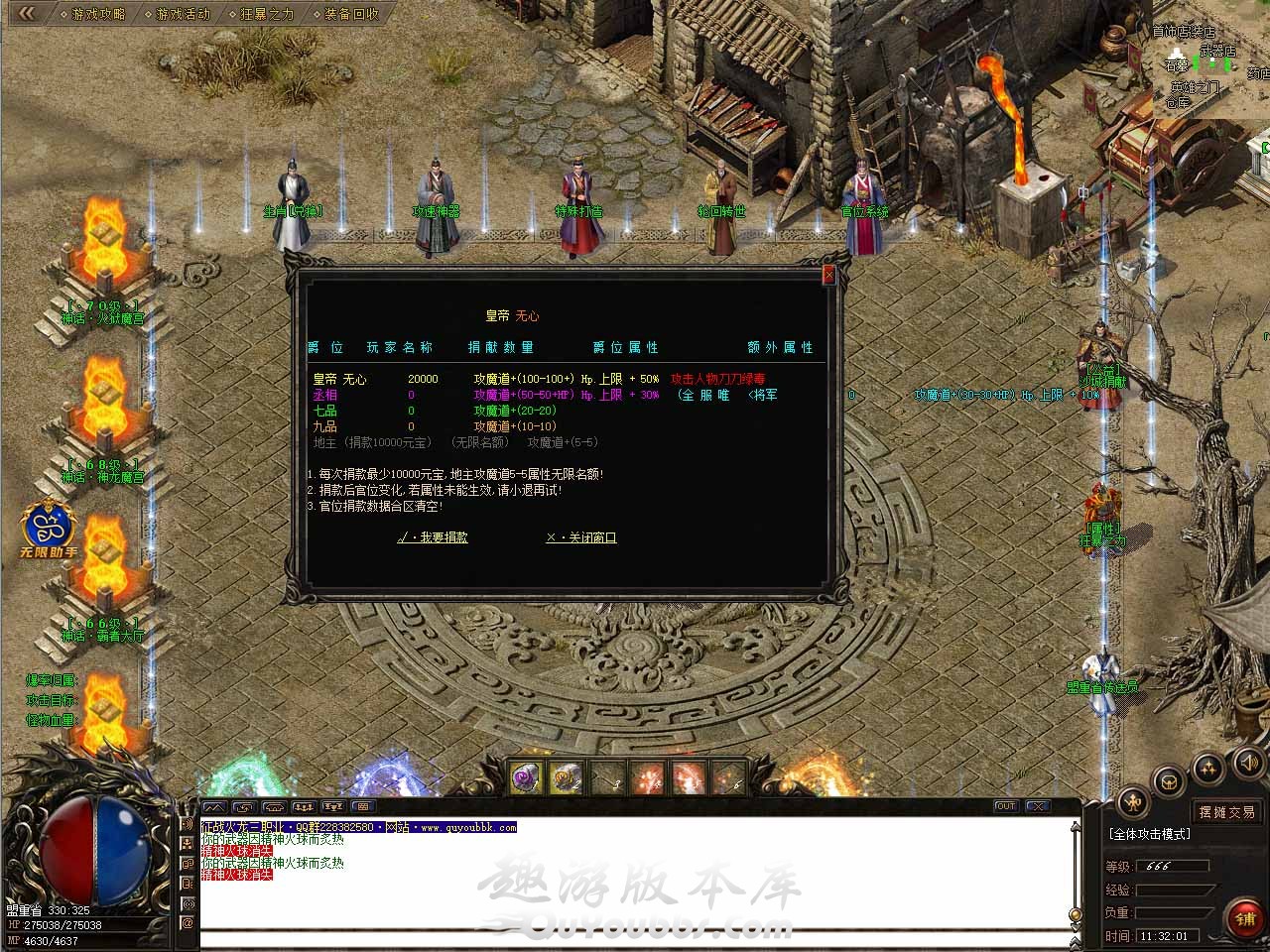Open the 游戏攻略 game guide menu

click(98, 14)
